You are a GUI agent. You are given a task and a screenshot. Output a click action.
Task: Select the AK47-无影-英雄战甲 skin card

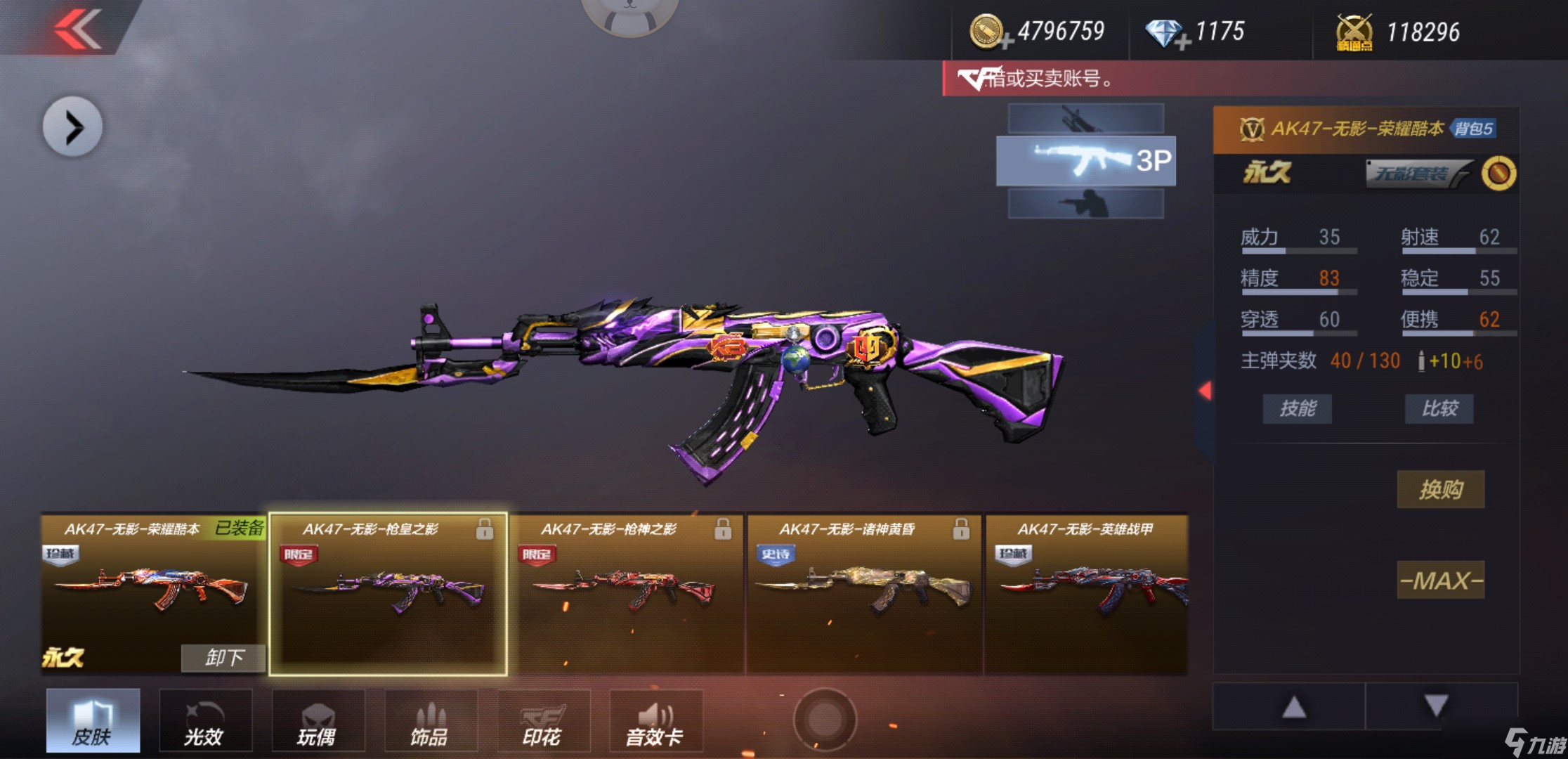tap(1086, 595)
